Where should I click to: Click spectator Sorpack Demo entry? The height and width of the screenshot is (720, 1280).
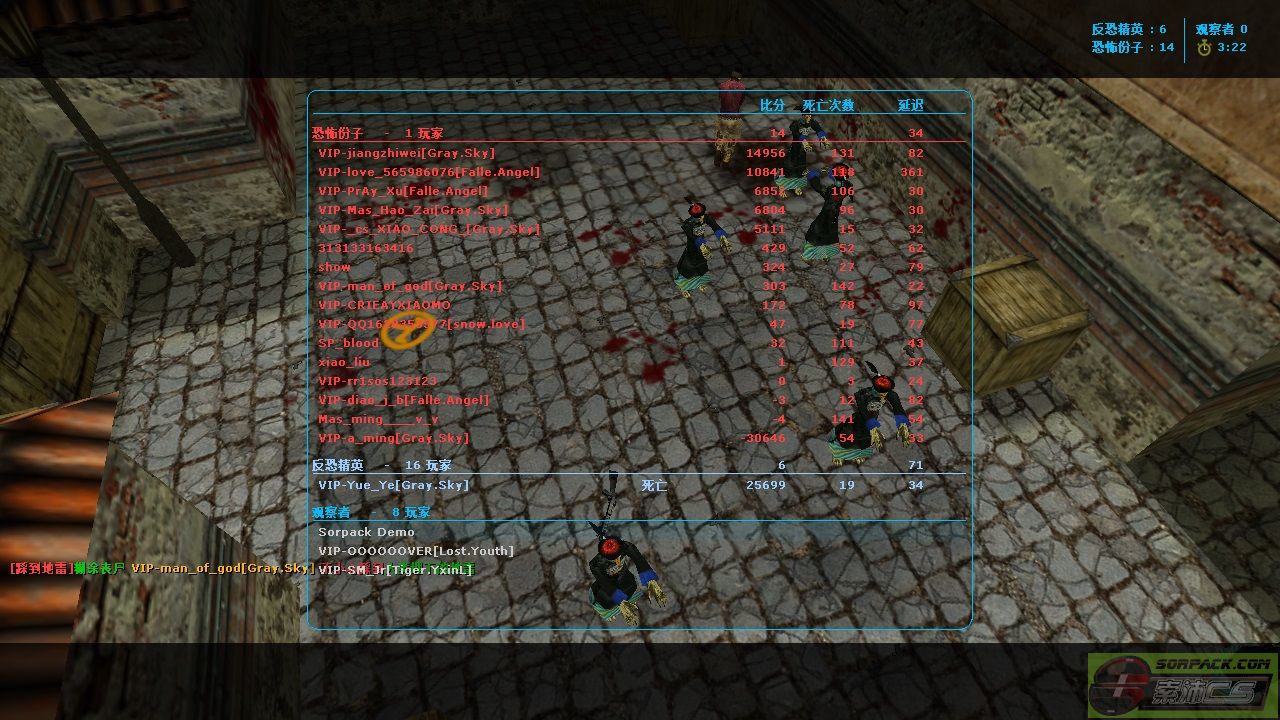[x=366, y=532]
